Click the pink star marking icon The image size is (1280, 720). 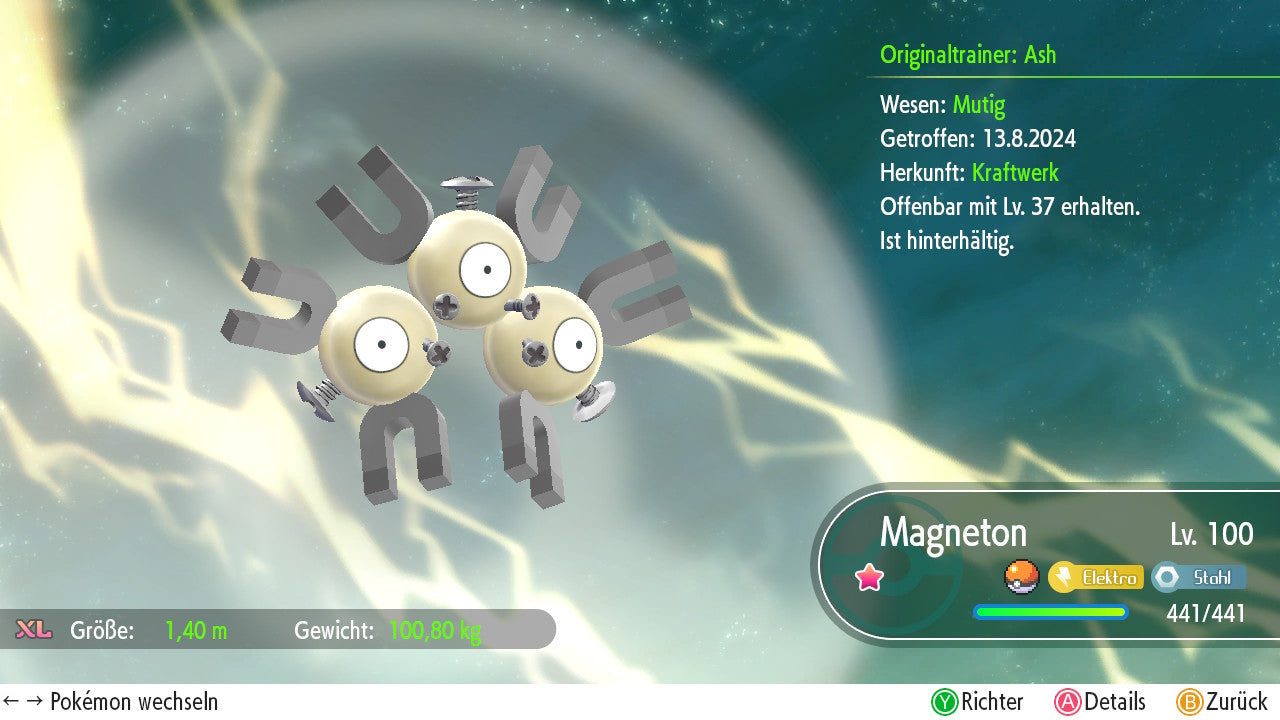pyautogui.click(x=870, y=577)
